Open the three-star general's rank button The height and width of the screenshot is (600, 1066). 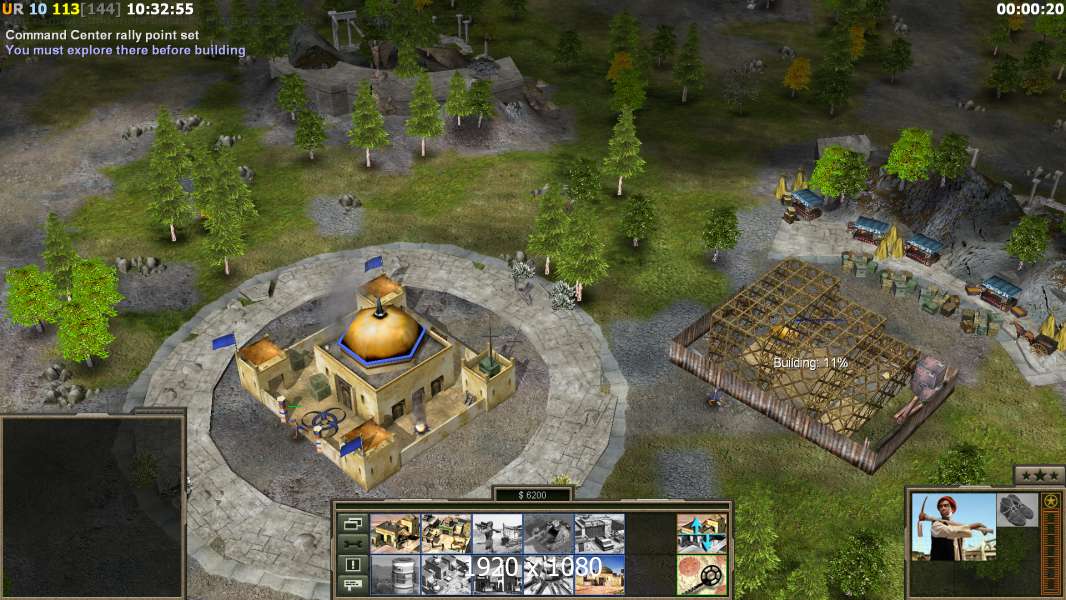pyautogui.click(x=1038, y=475)
